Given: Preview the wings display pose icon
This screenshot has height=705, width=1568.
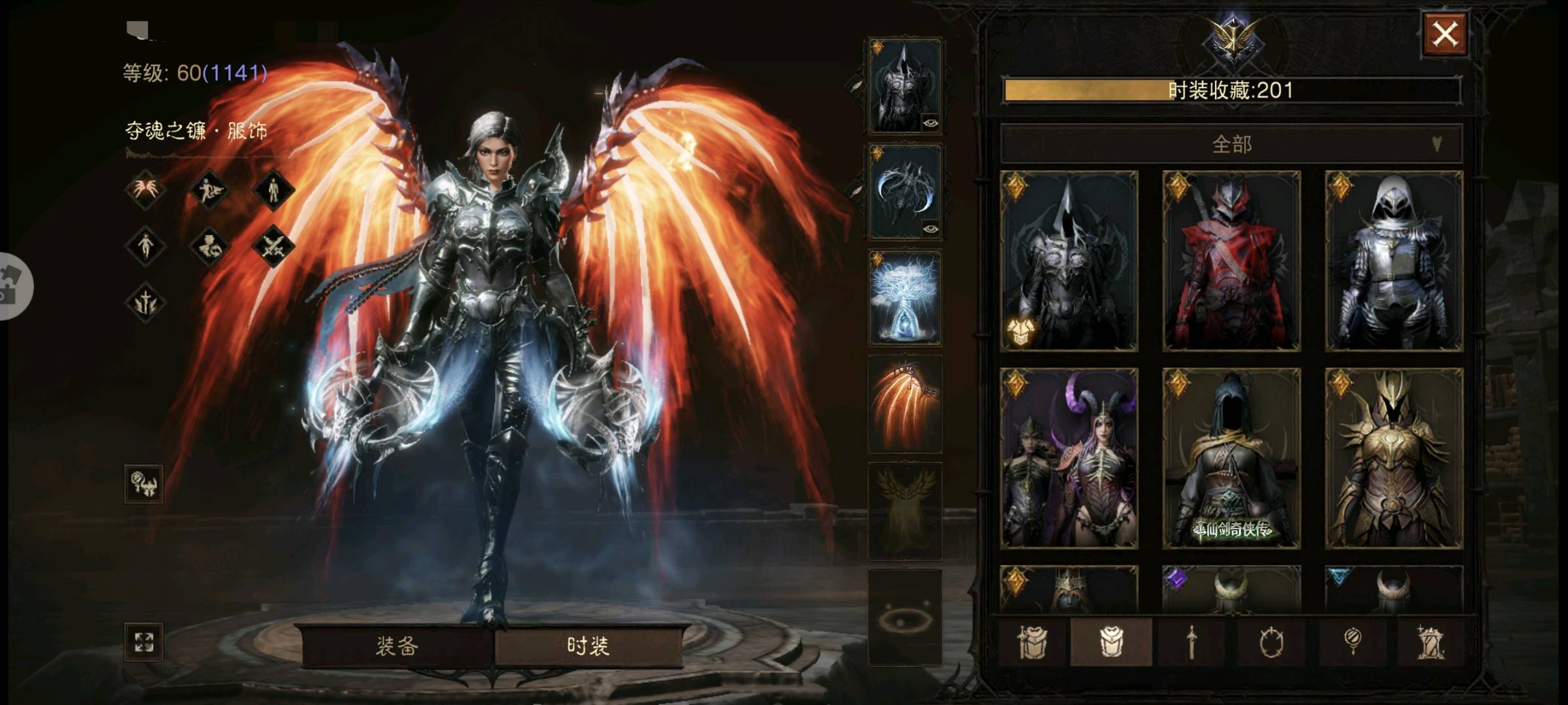Looking at the screenshot, I should click(x=145, y=190).
